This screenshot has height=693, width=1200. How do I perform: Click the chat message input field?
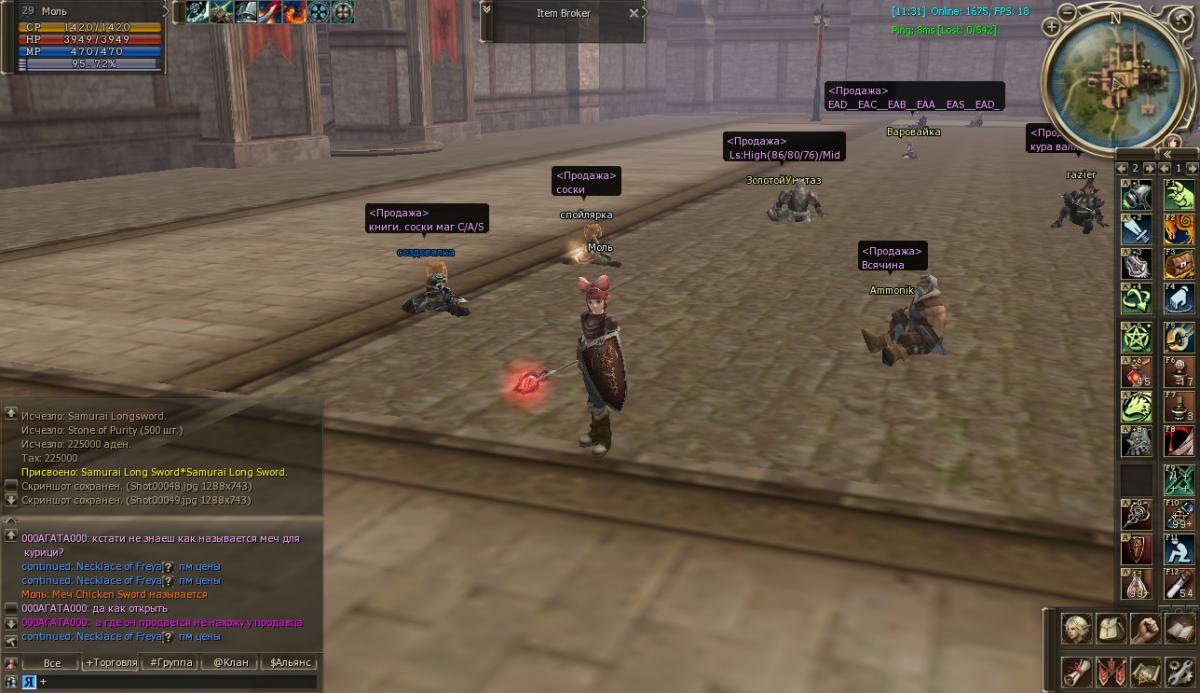175,681
